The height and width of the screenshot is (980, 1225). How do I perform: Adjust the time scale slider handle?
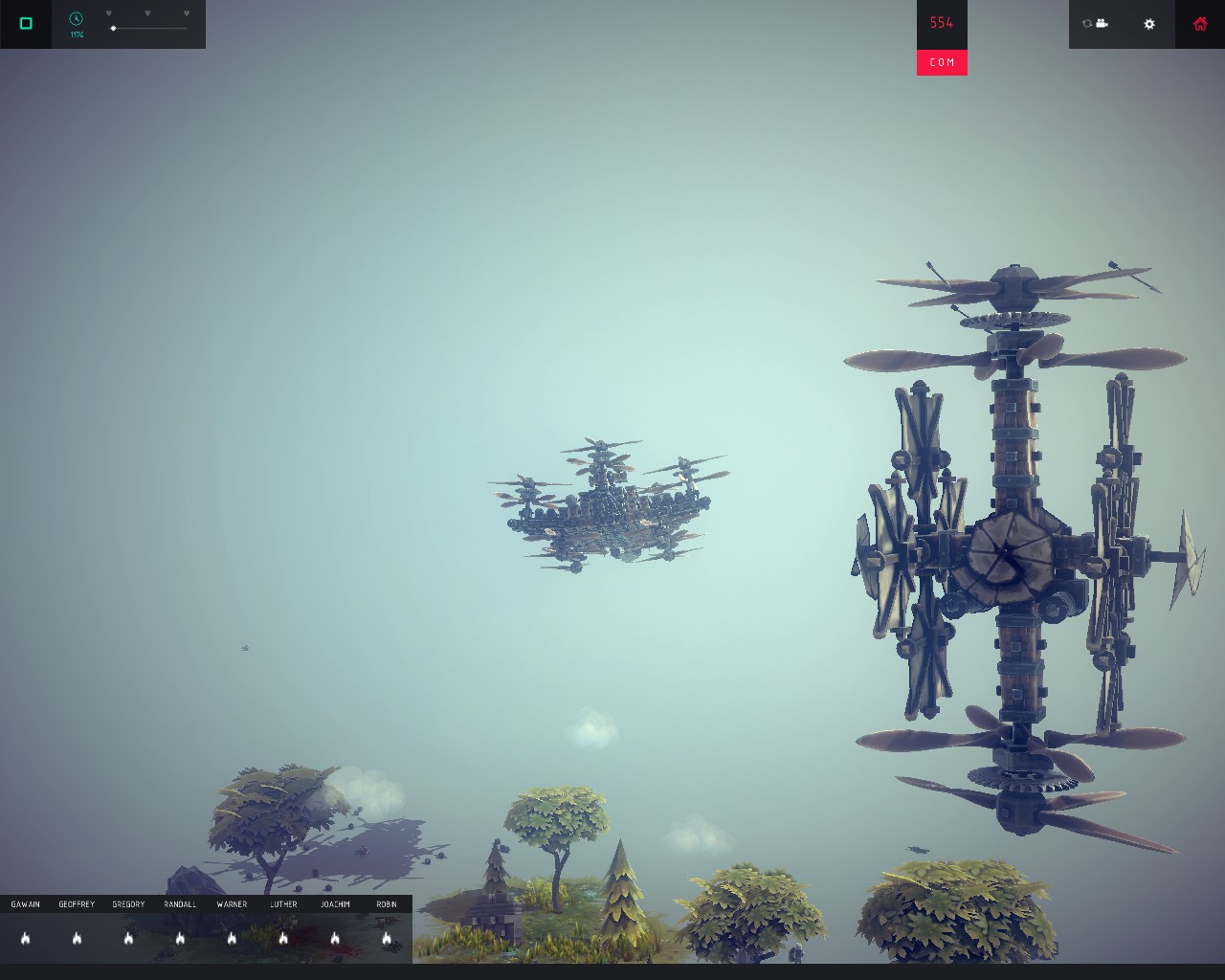tap(113, 29)
